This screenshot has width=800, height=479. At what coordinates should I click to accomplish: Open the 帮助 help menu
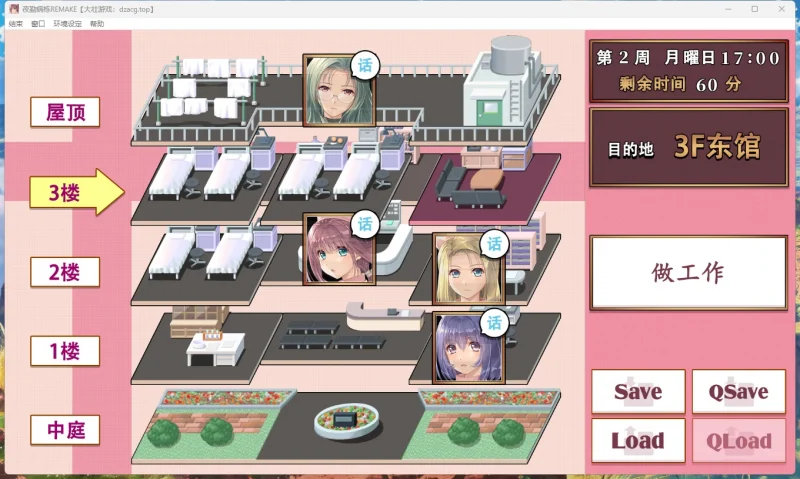tap(97, 23)
